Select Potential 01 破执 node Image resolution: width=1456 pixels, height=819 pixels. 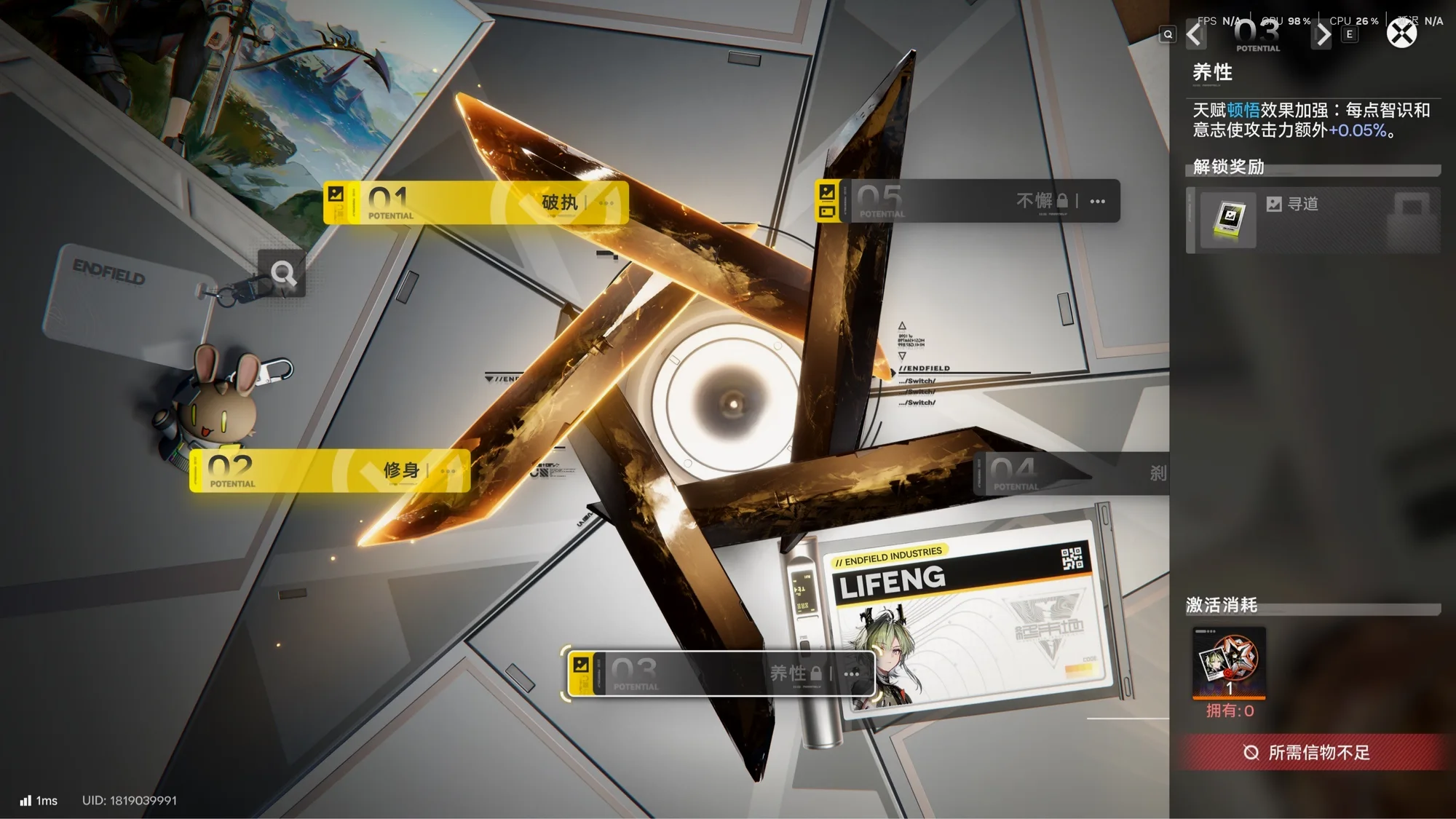(x=476, y=202)
